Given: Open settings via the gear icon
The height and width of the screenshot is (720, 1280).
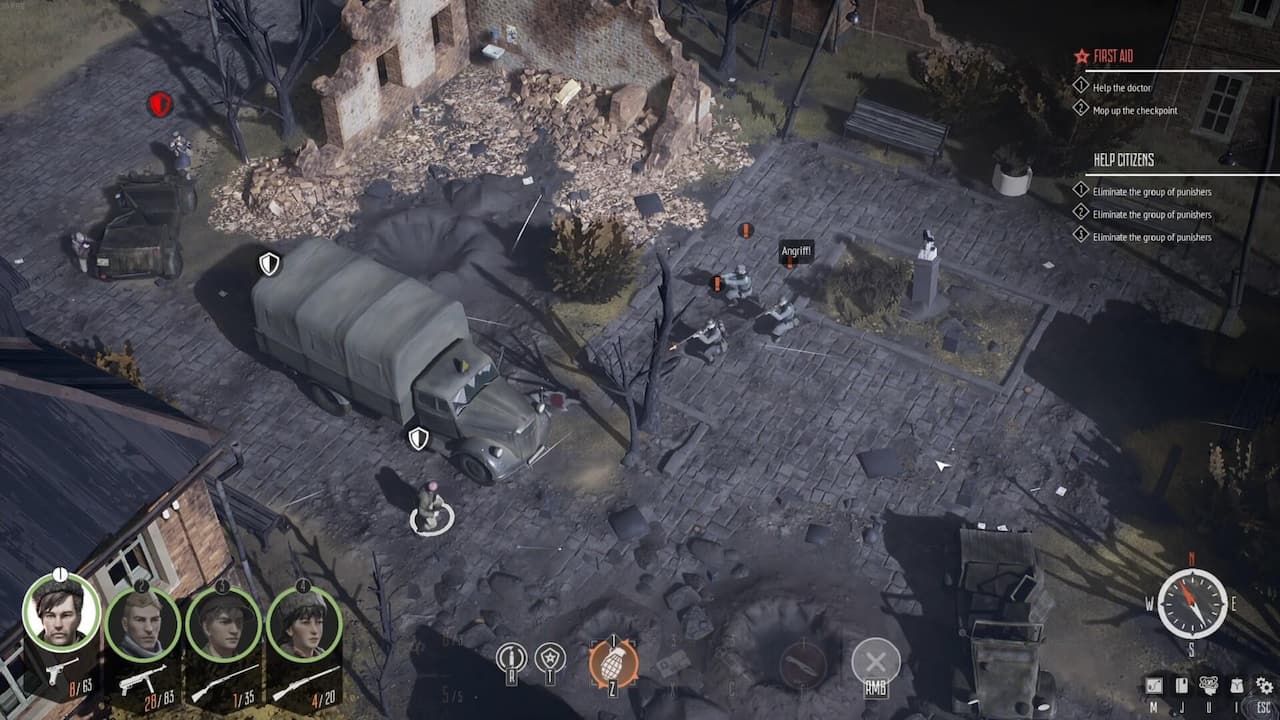Looking at the screenshot, I should (1264, 684).
